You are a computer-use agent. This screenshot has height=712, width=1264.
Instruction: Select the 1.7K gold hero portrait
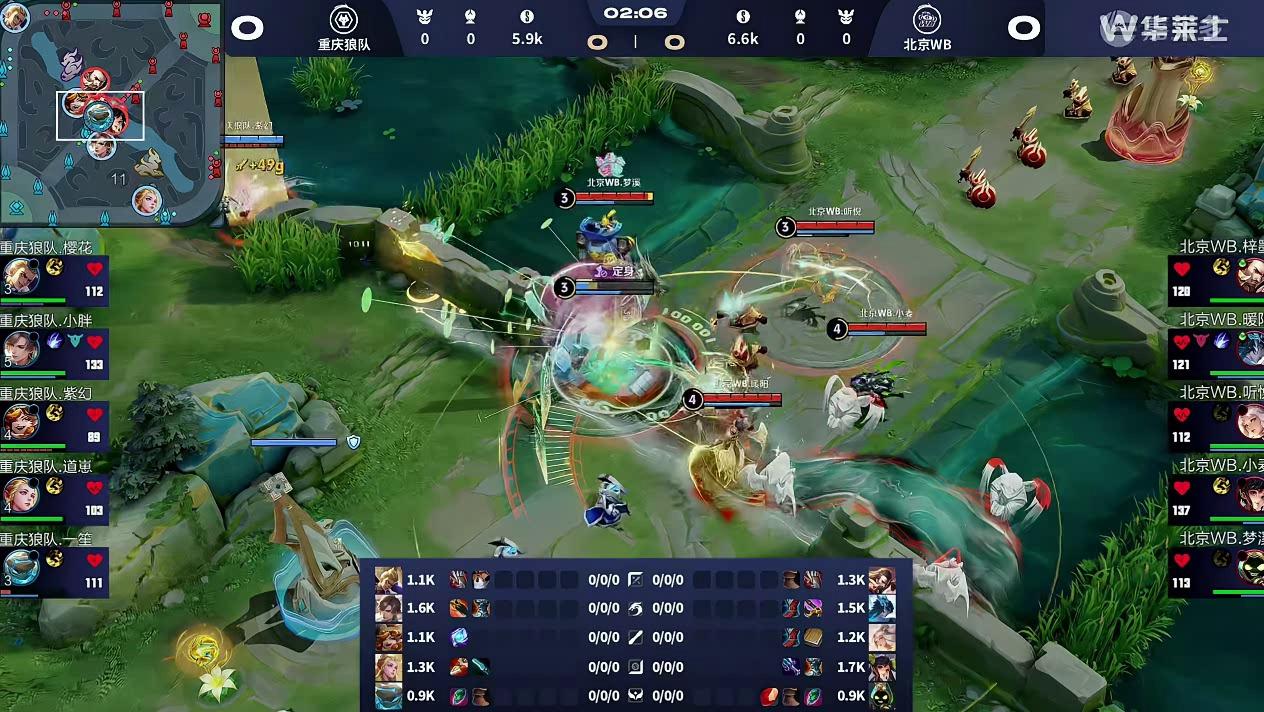point(882,666)
